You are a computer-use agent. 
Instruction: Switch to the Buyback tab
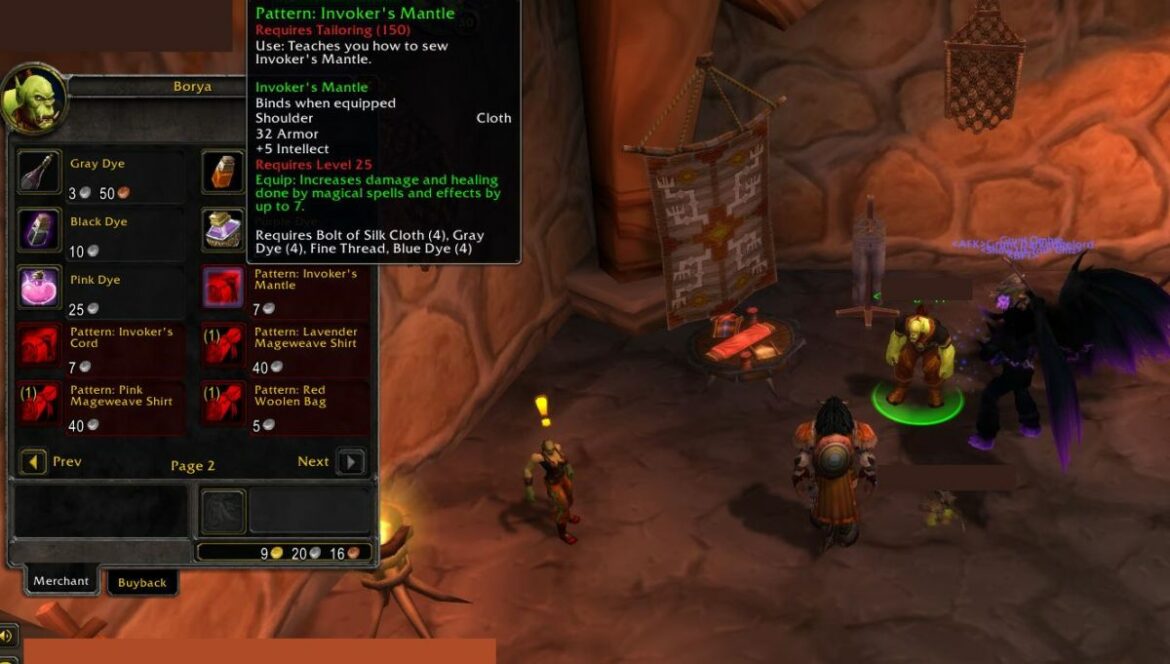pyautogui.click(x=142, y=583)
